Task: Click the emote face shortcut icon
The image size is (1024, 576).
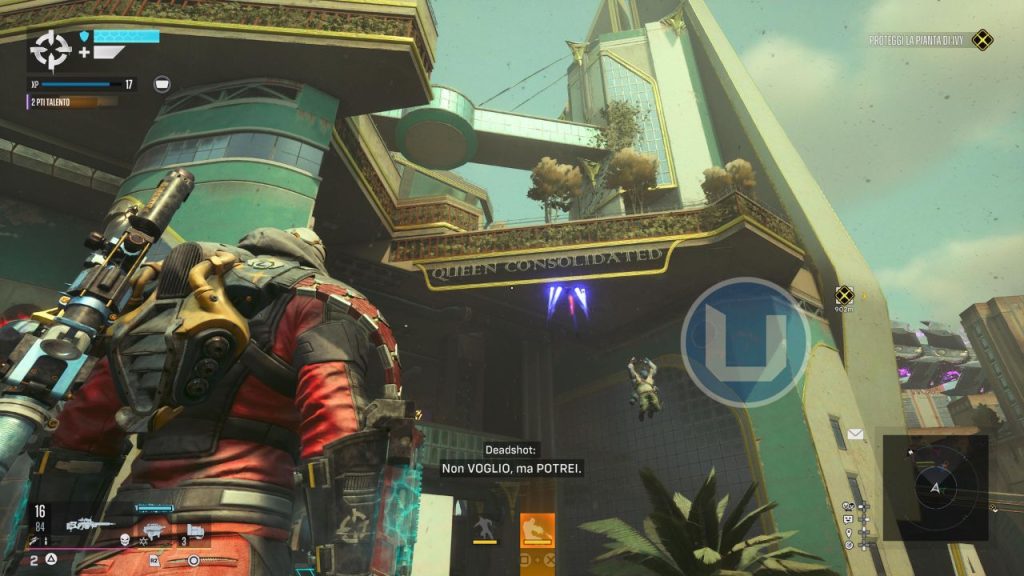Action: coord(848,520)
